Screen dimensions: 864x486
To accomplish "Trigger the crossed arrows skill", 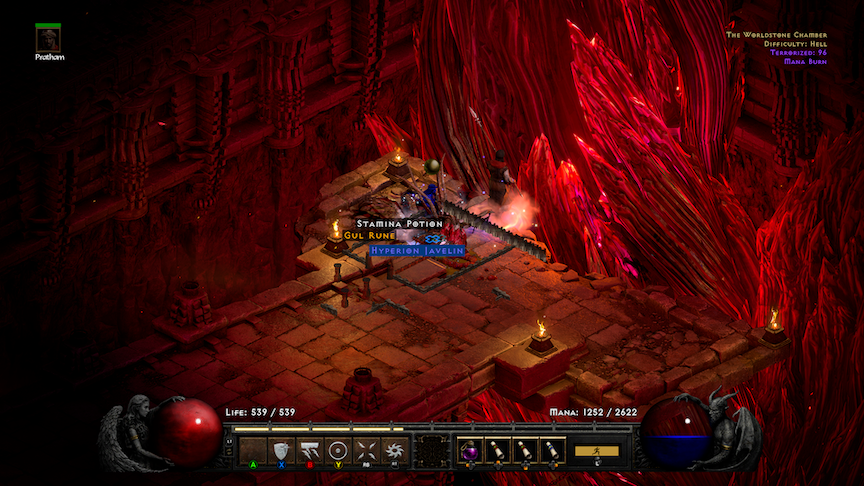I will pos(365,451).
